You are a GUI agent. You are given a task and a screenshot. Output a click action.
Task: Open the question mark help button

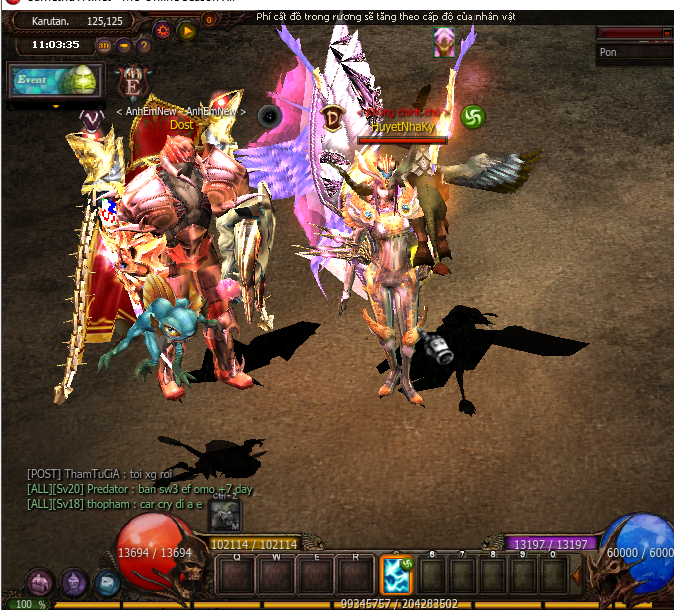(x=146, y=45)
